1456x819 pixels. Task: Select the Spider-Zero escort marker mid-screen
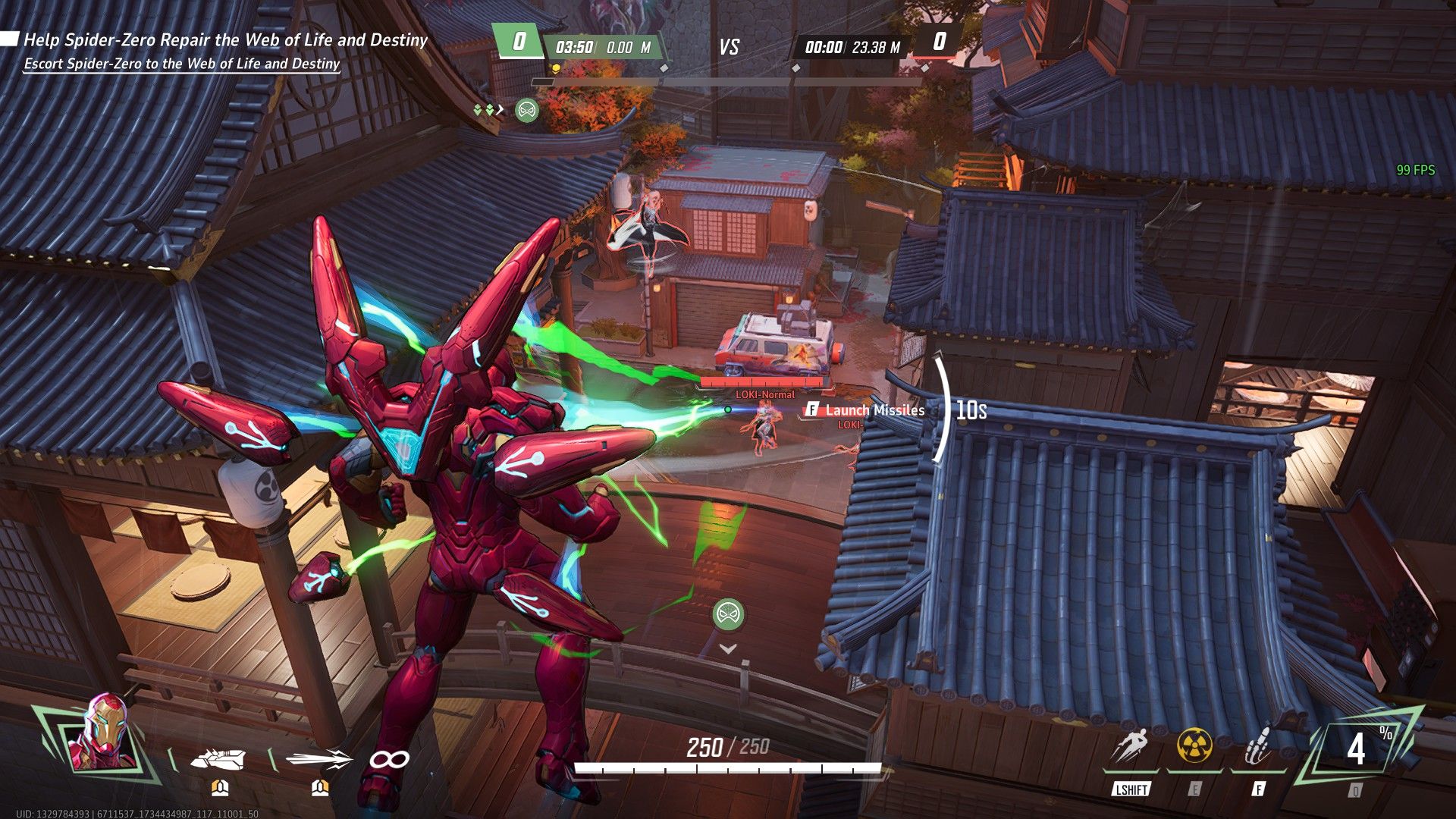click(x=726, y=616)
